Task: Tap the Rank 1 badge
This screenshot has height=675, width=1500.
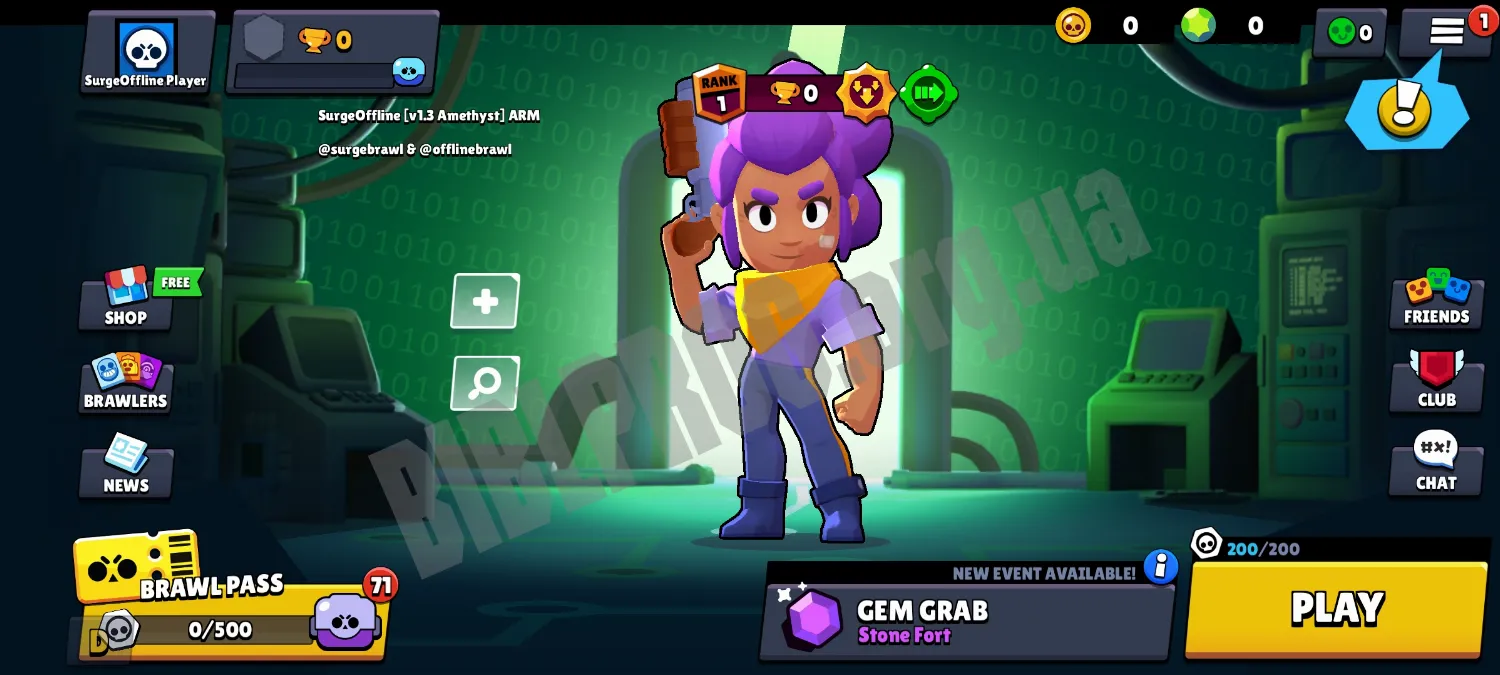Action: pos(720,93)
